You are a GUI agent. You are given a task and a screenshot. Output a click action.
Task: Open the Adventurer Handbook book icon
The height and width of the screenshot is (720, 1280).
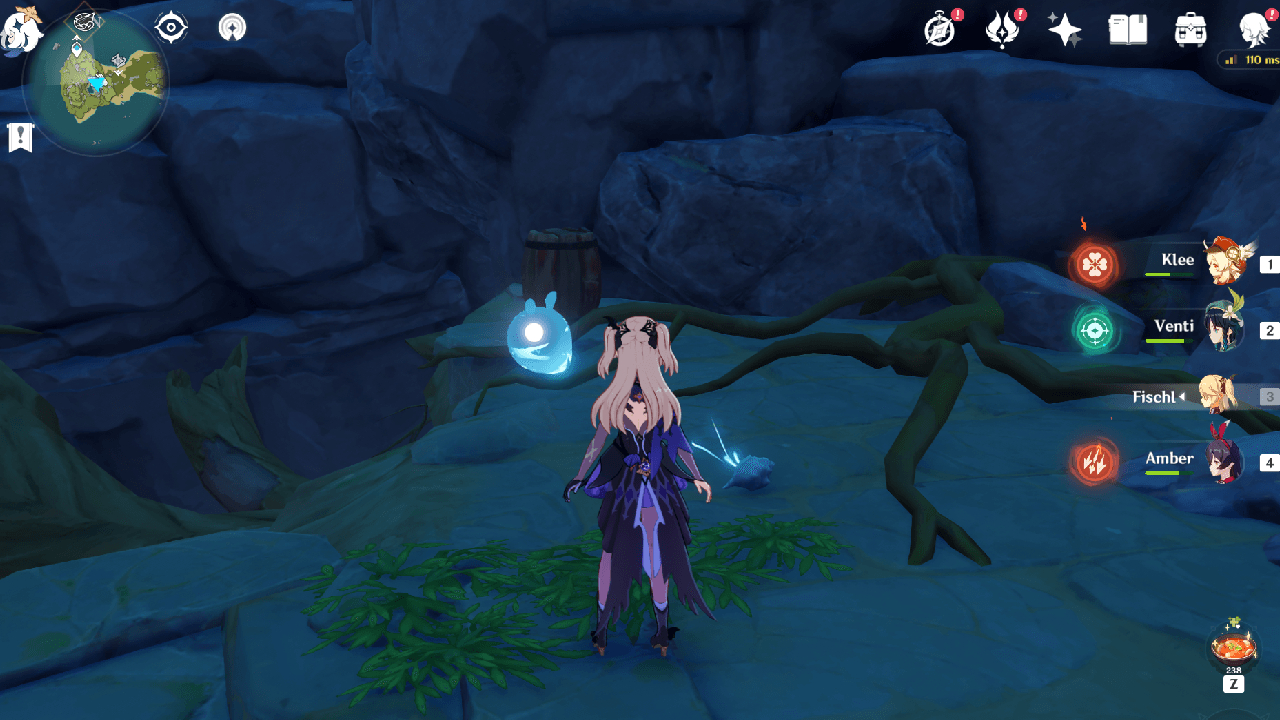click(1127, 30)
